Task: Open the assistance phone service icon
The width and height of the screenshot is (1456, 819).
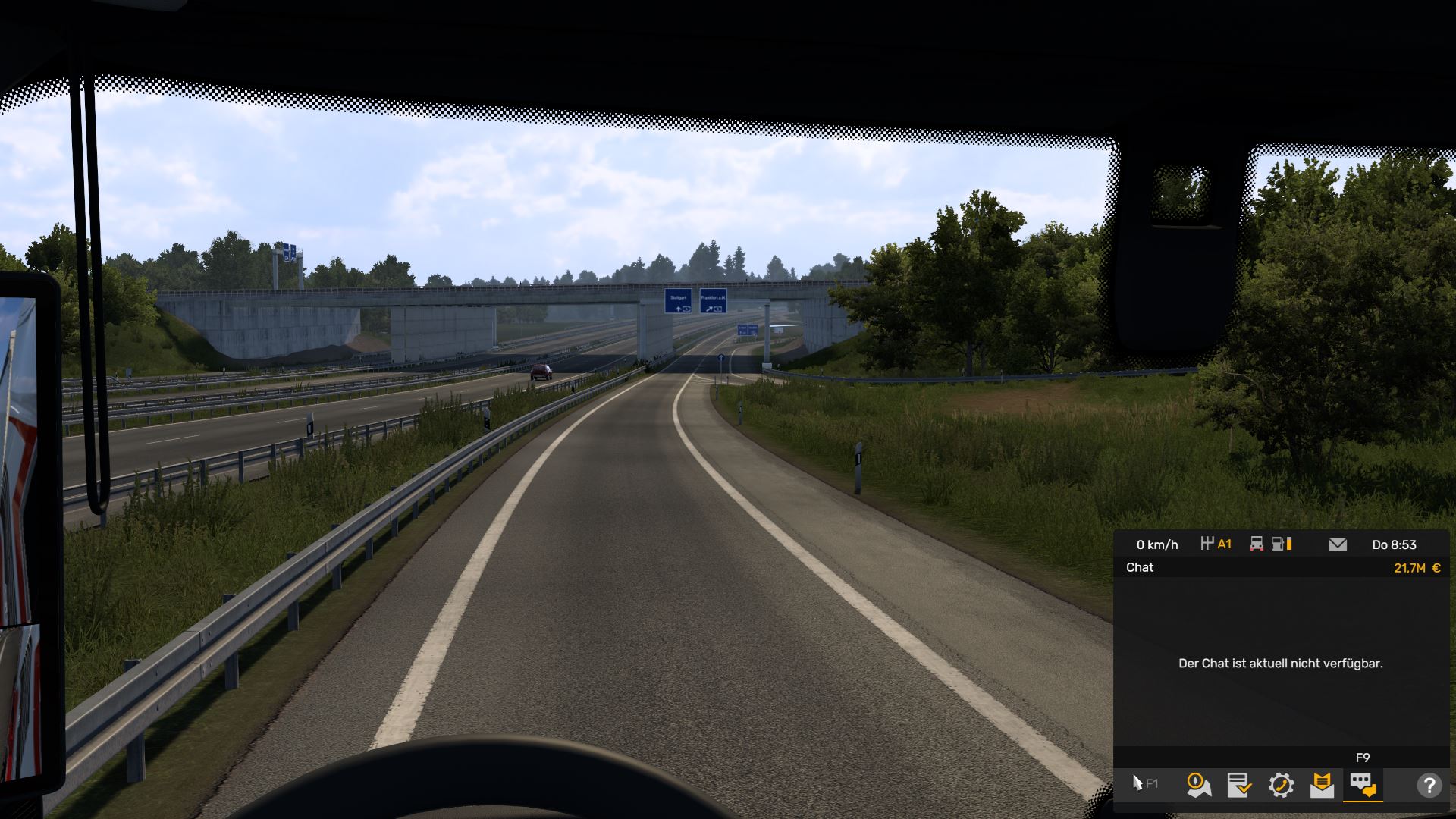Action: click(x=1282, y=785)
